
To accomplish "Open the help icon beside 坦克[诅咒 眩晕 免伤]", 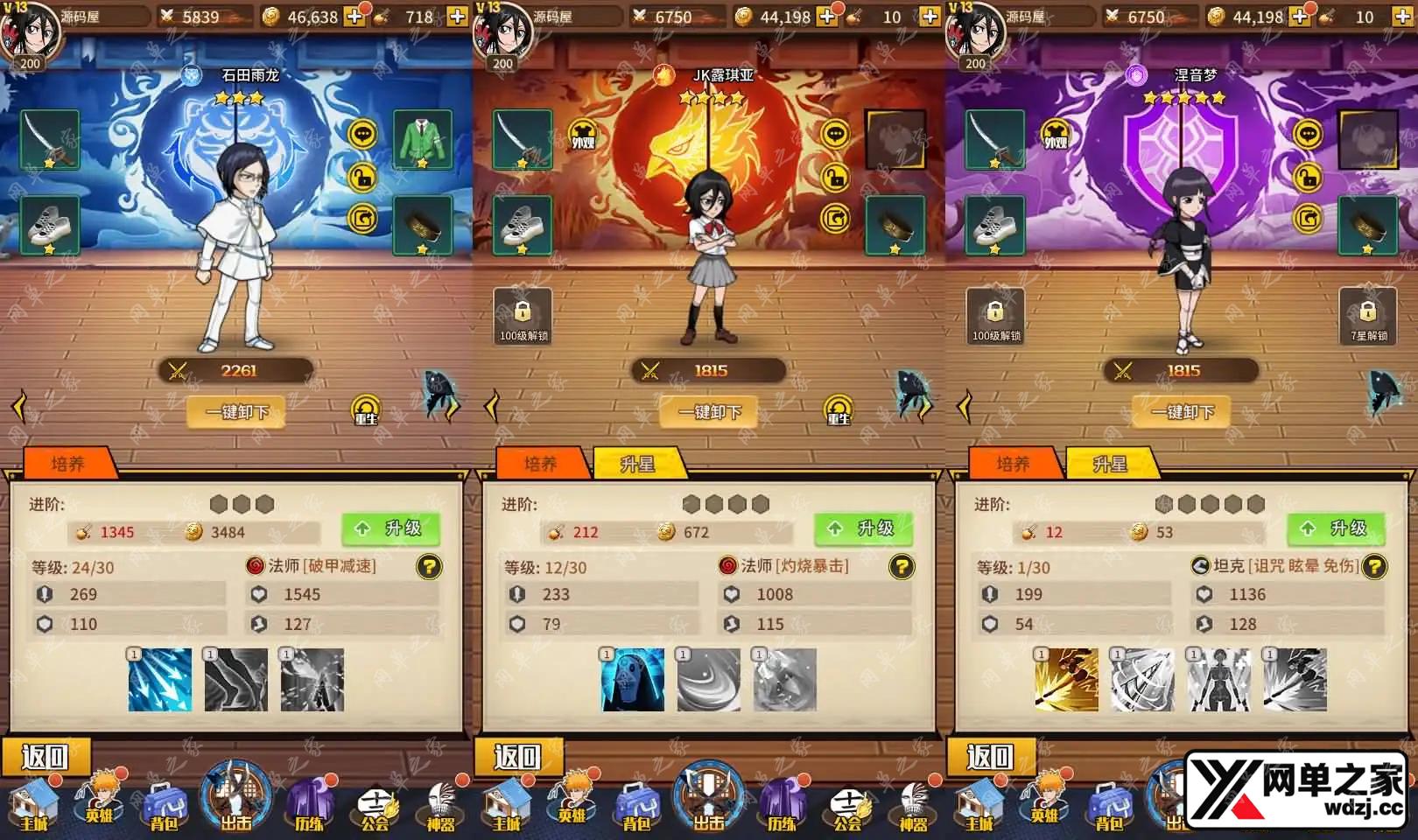I will point(1374,567).
